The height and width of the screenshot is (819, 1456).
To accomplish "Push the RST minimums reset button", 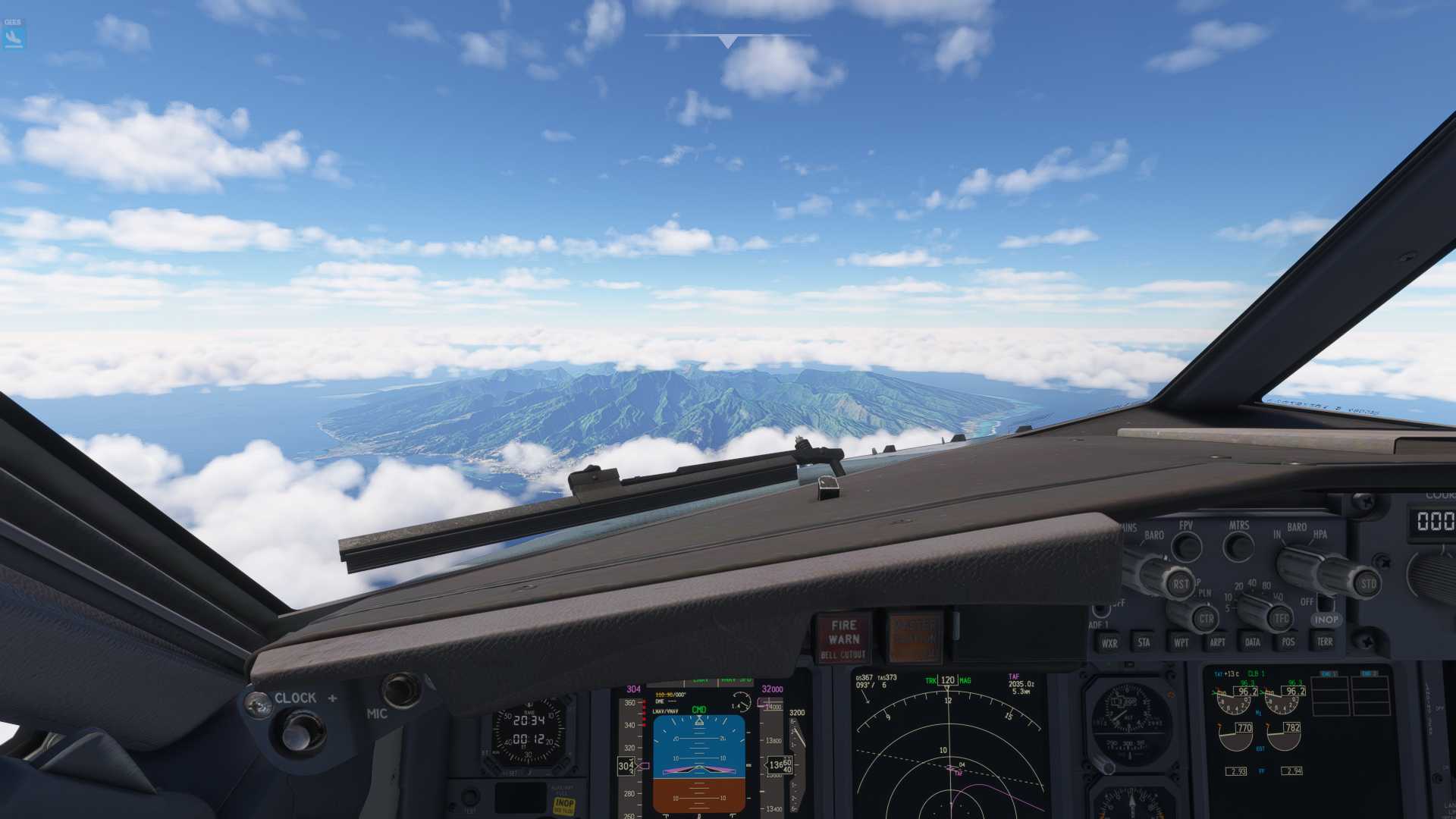I will tap(1180, 584).
